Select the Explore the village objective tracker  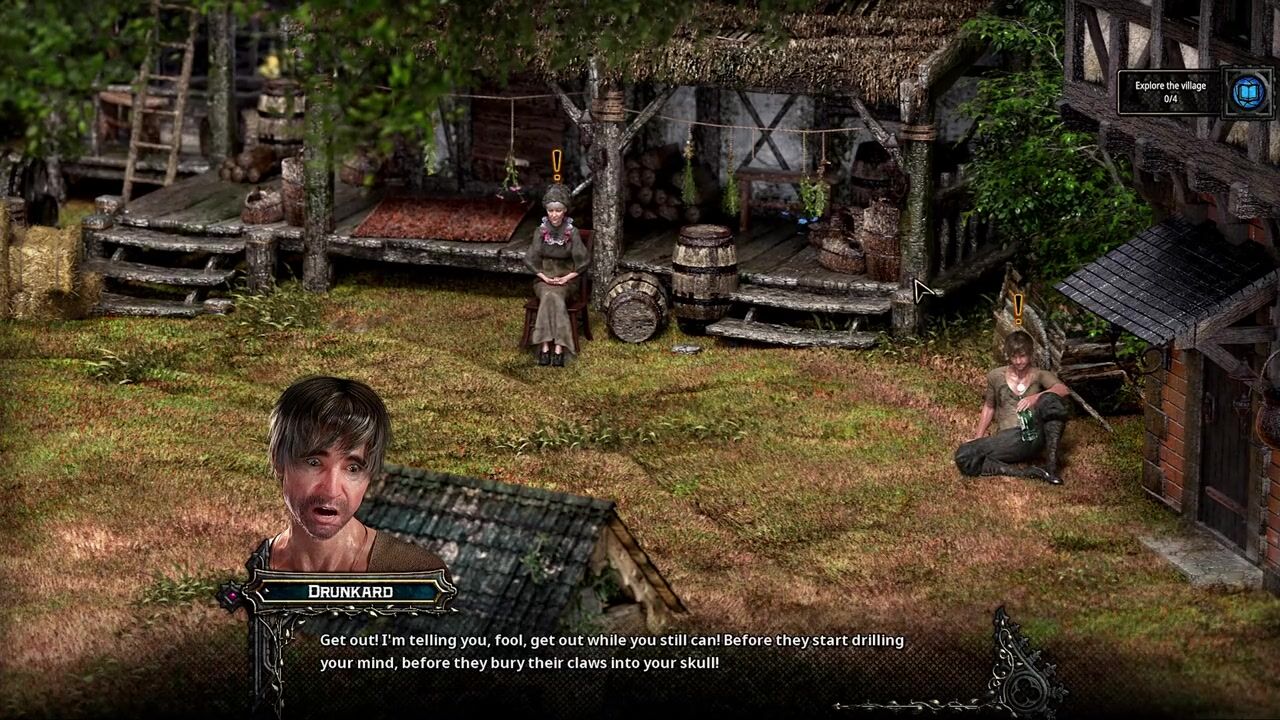click(1170, 92)
